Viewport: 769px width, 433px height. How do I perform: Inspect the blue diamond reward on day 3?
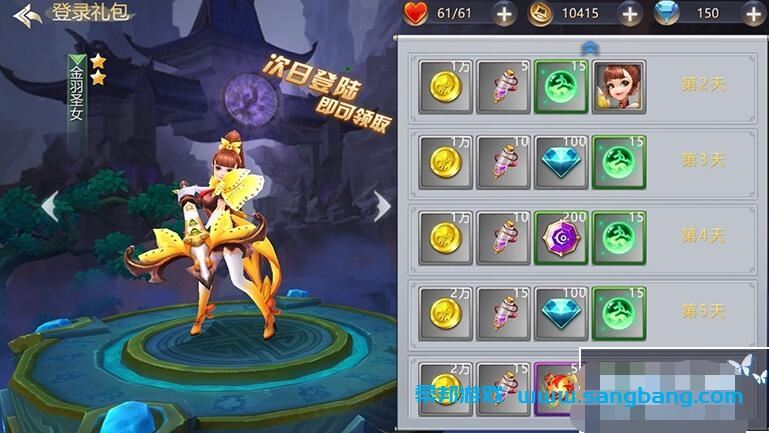pos(561,162)
